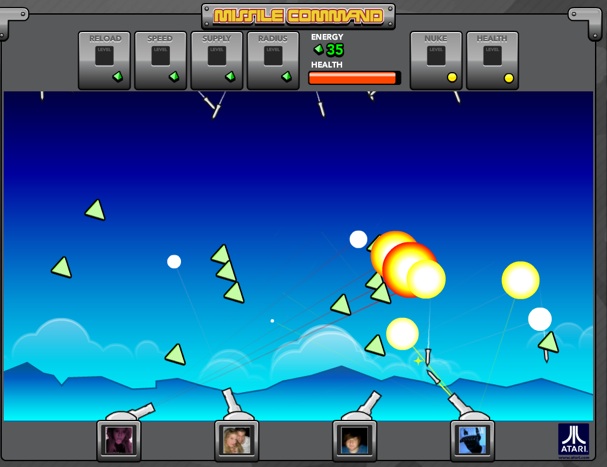Purchase the Nuke upgrade
The height and width of the screenshot is (467, 607).
[436, 61]
